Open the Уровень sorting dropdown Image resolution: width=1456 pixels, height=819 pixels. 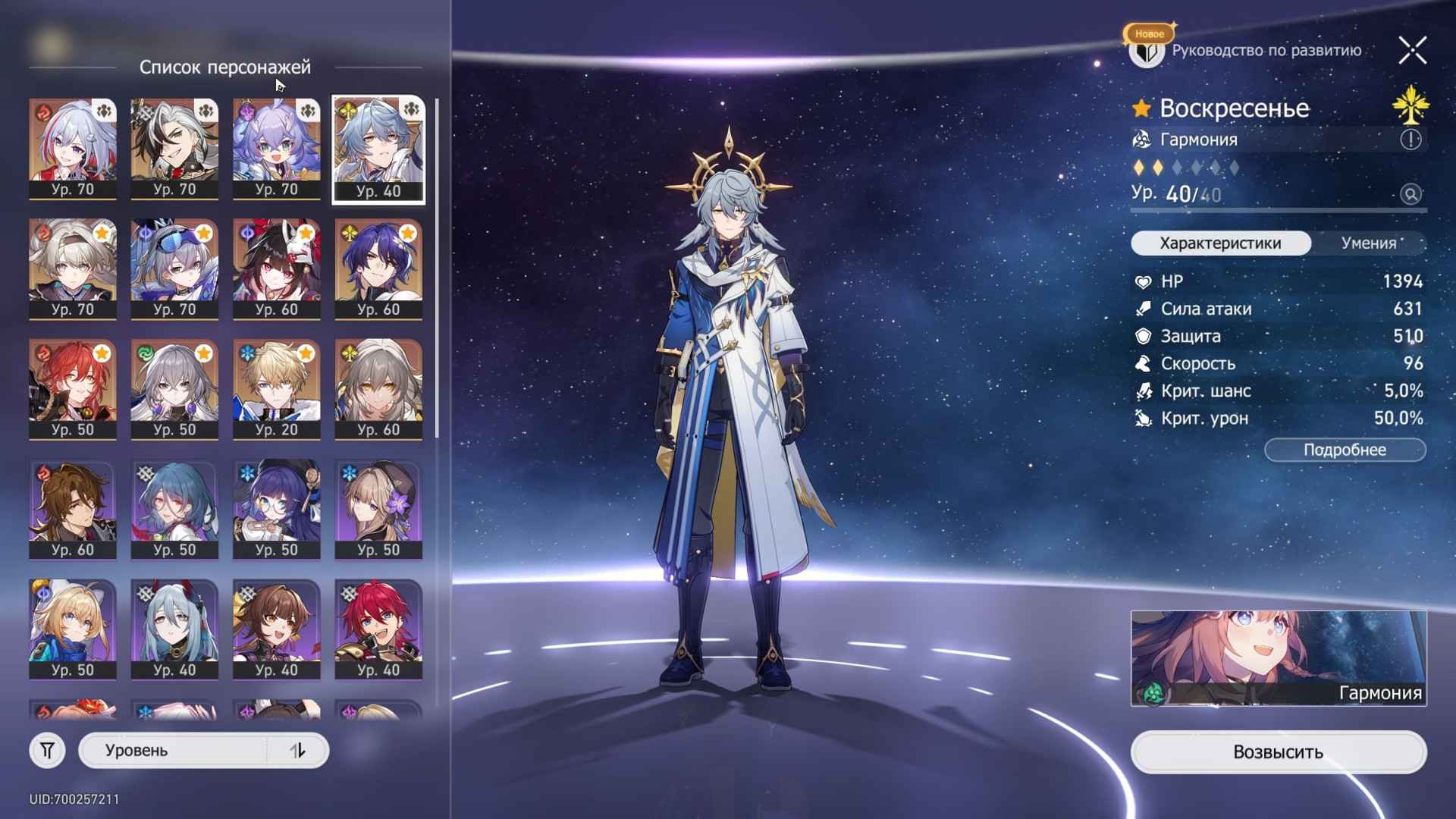click(174, 750)
